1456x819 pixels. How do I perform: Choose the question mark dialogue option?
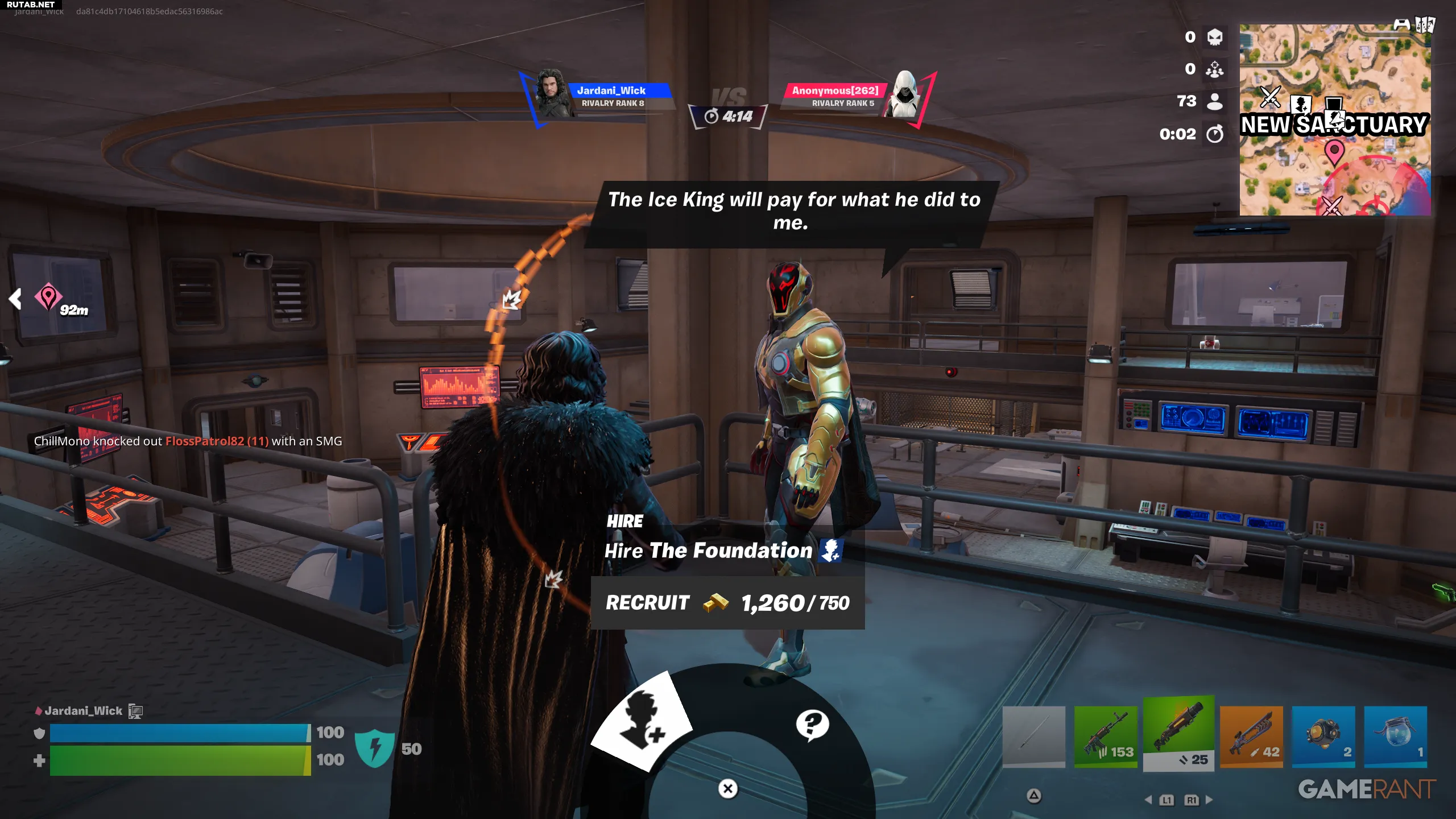click(812, 725)
